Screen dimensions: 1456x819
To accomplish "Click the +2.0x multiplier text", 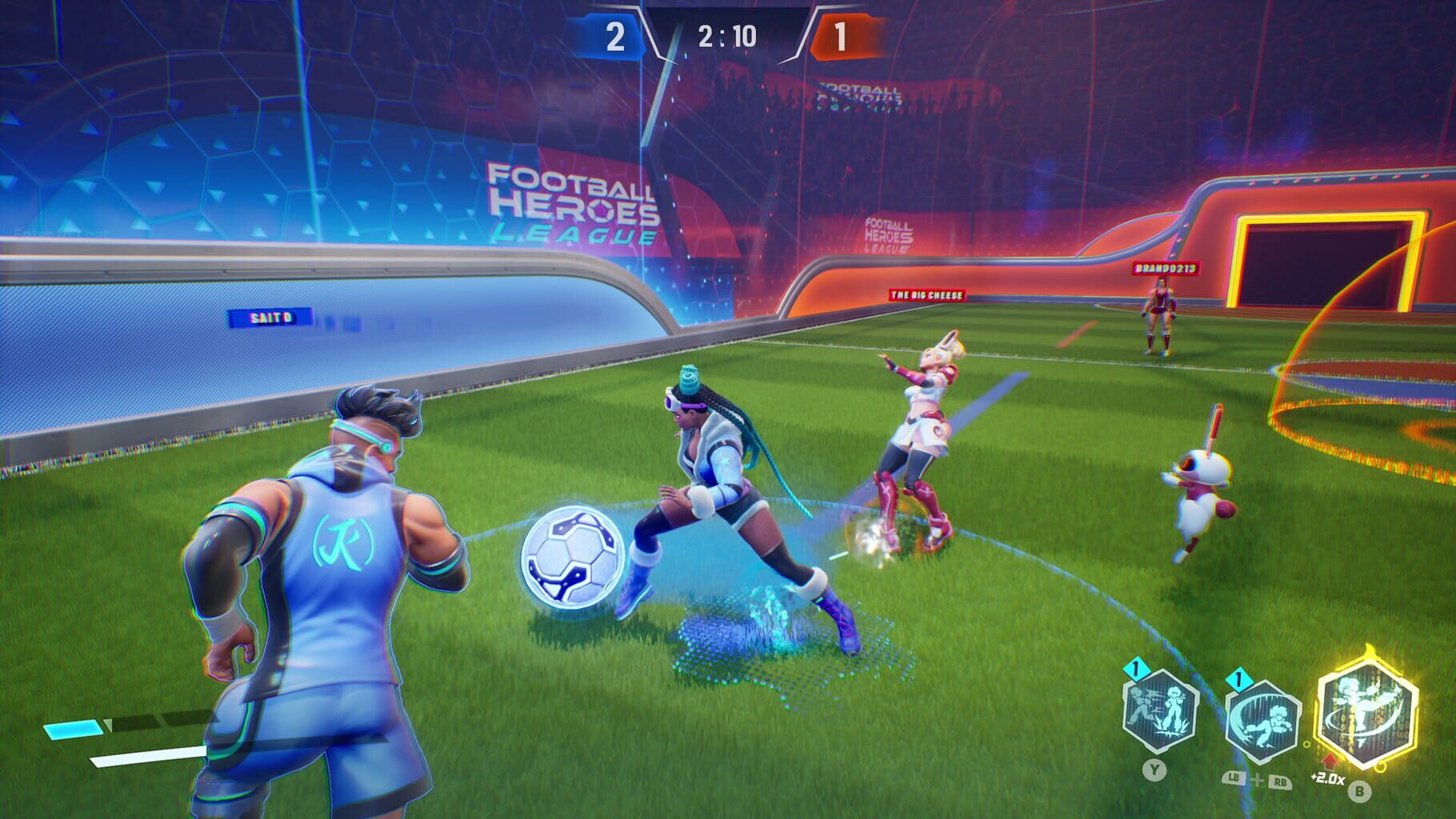I will coord(1326,780).
